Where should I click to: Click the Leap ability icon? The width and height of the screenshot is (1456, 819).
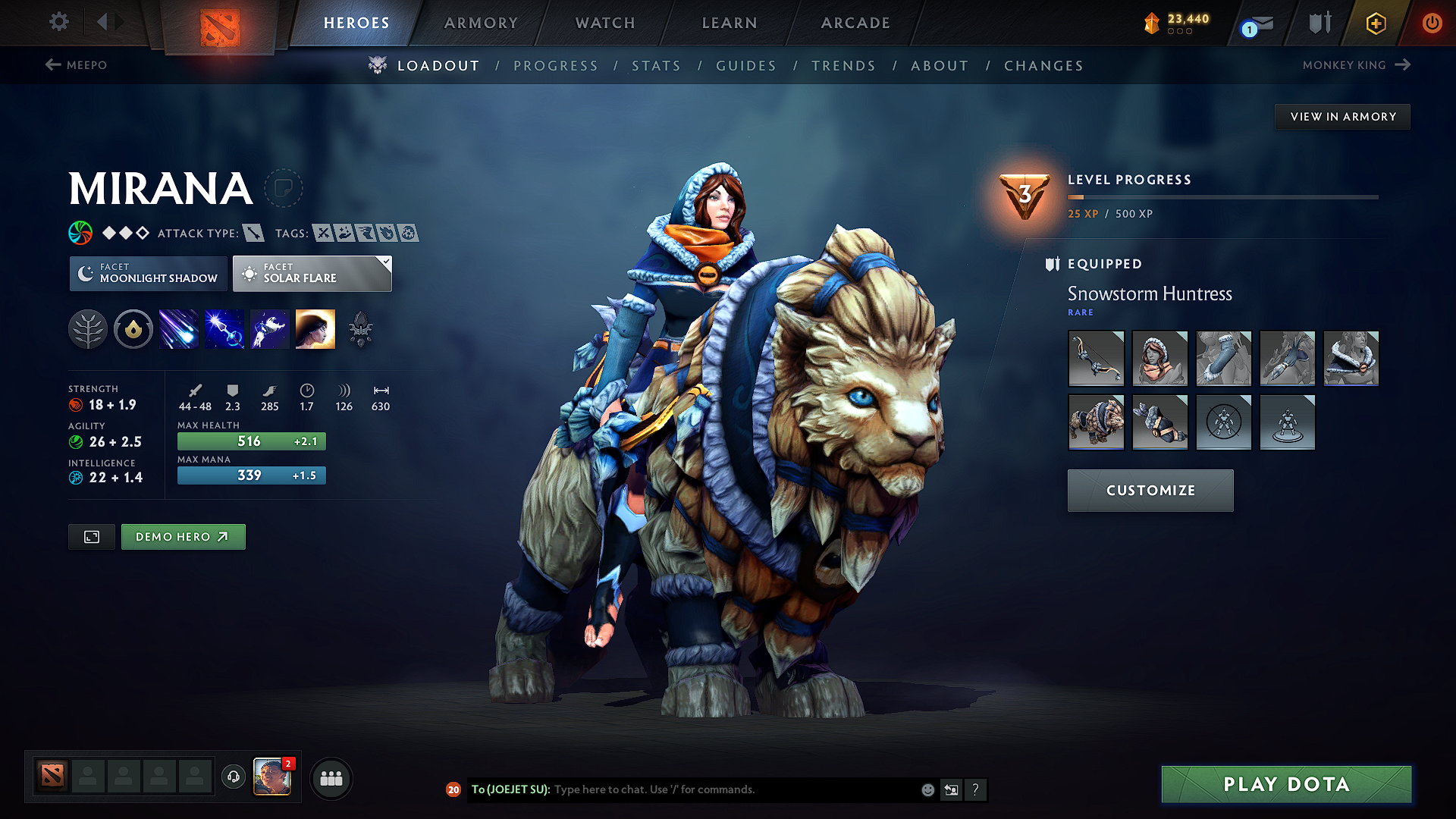pos(269,328)
